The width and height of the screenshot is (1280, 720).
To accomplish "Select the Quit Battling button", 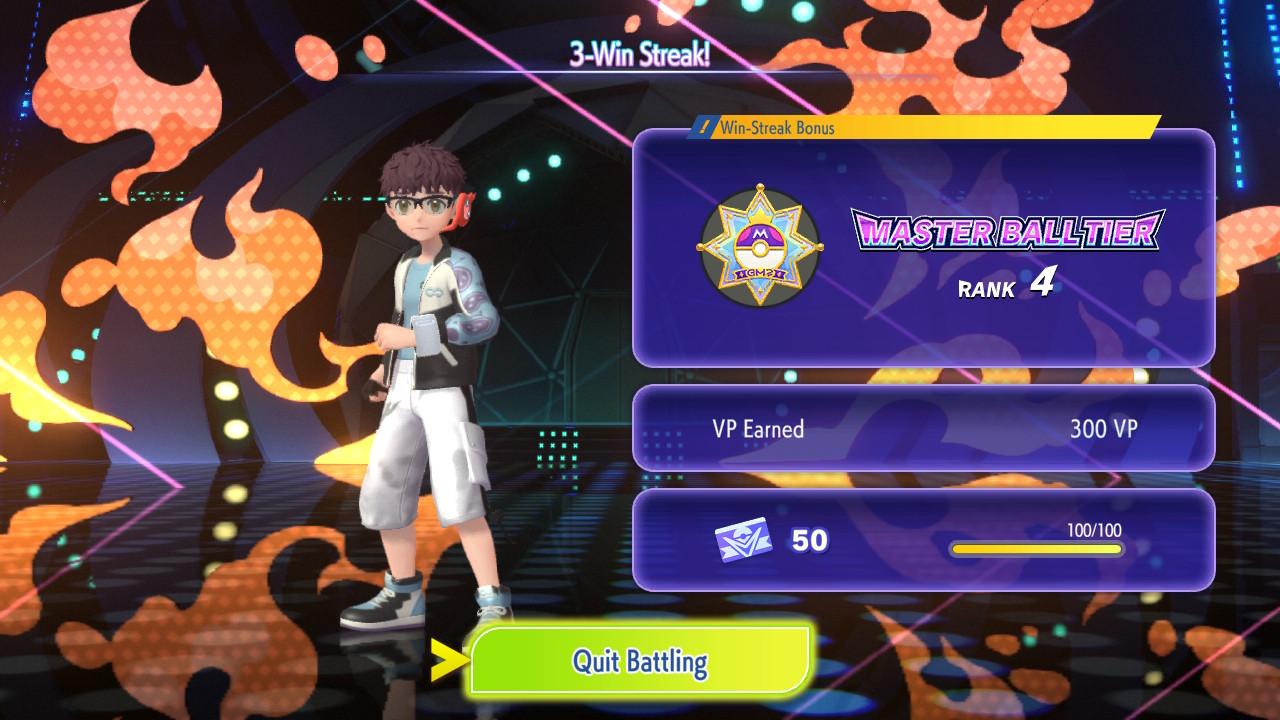I will [x=640, y=660].
